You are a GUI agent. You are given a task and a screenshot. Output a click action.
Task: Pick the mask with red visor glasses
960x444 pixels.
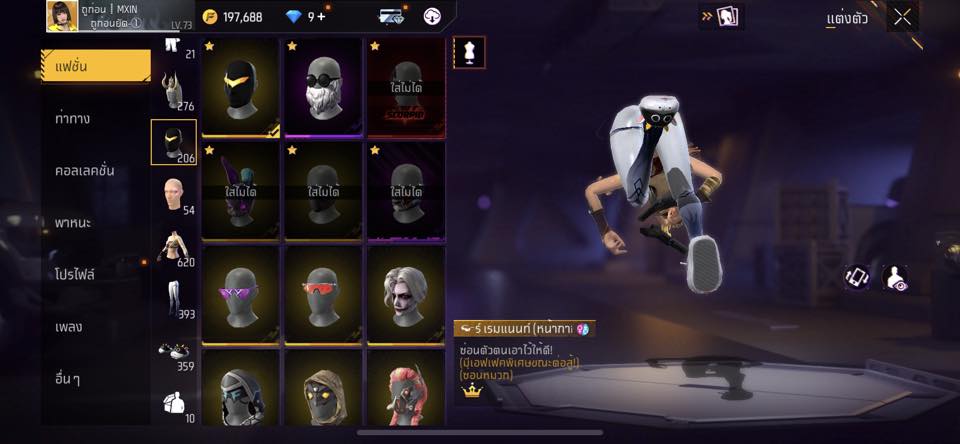click(323, 295)
